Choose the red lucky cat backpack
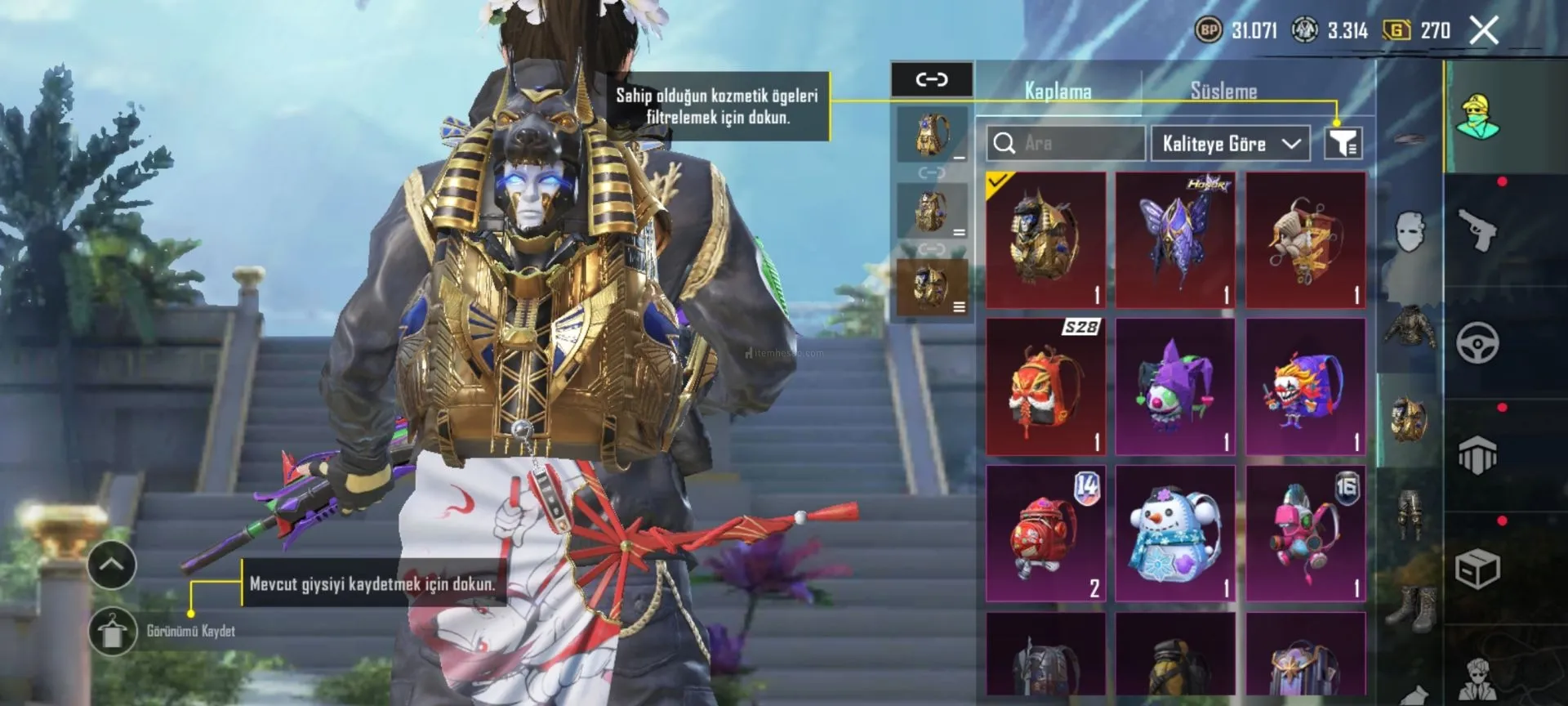This screenshot has height=706, width=1568. [x=1045, y=534]
